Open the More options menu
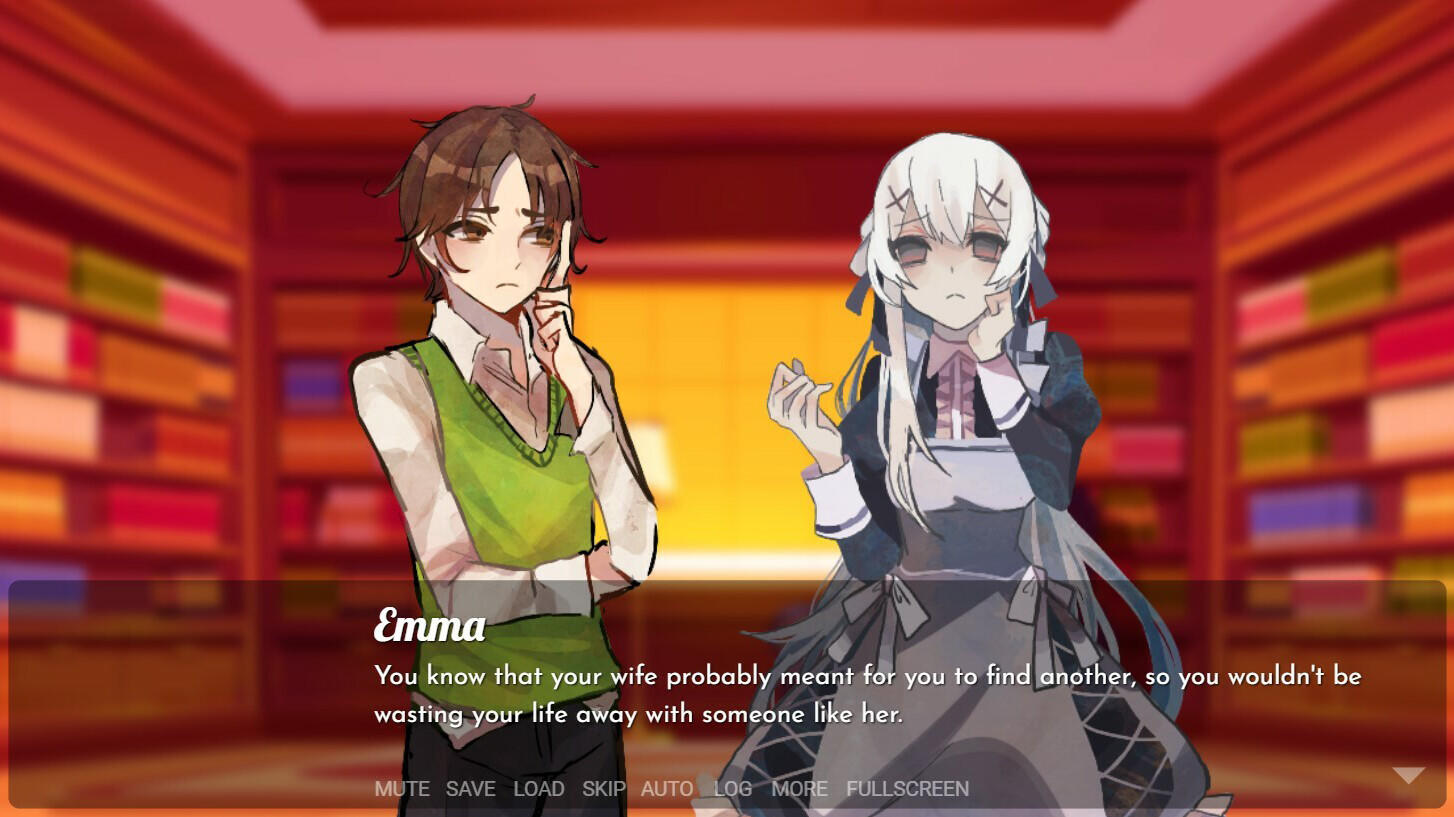Image resolution: width=1454 pixels, height=817 pixels. click(x=799, y=789)
